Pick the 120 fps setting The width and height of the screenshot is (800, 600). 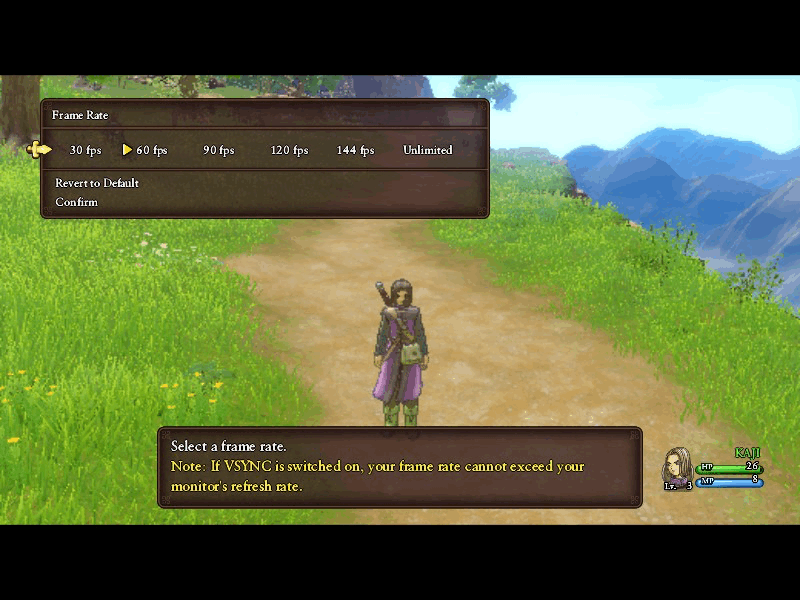click(289, 150)
